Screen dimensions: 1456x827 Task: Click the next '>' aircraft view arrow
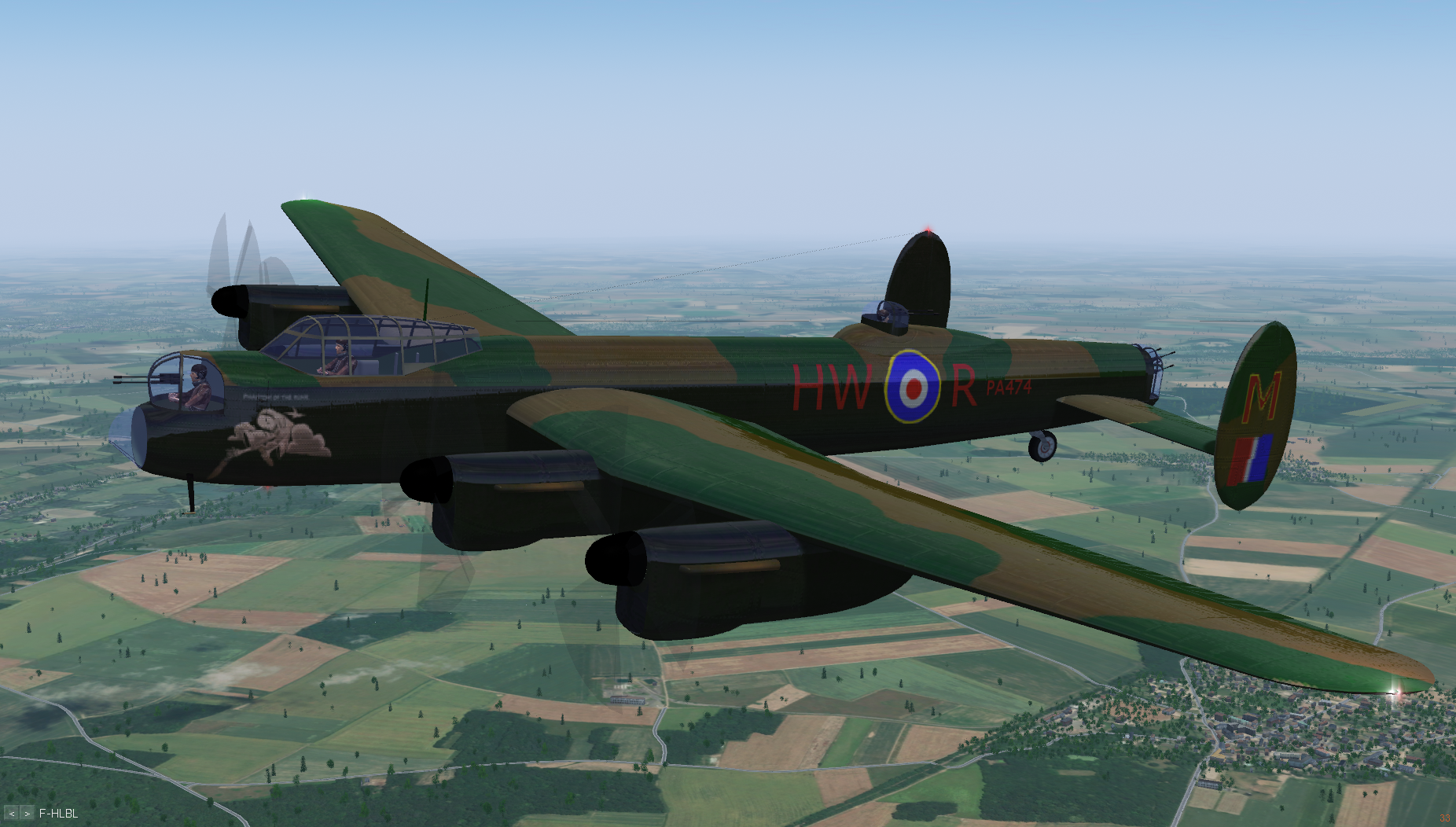[27, 814]
